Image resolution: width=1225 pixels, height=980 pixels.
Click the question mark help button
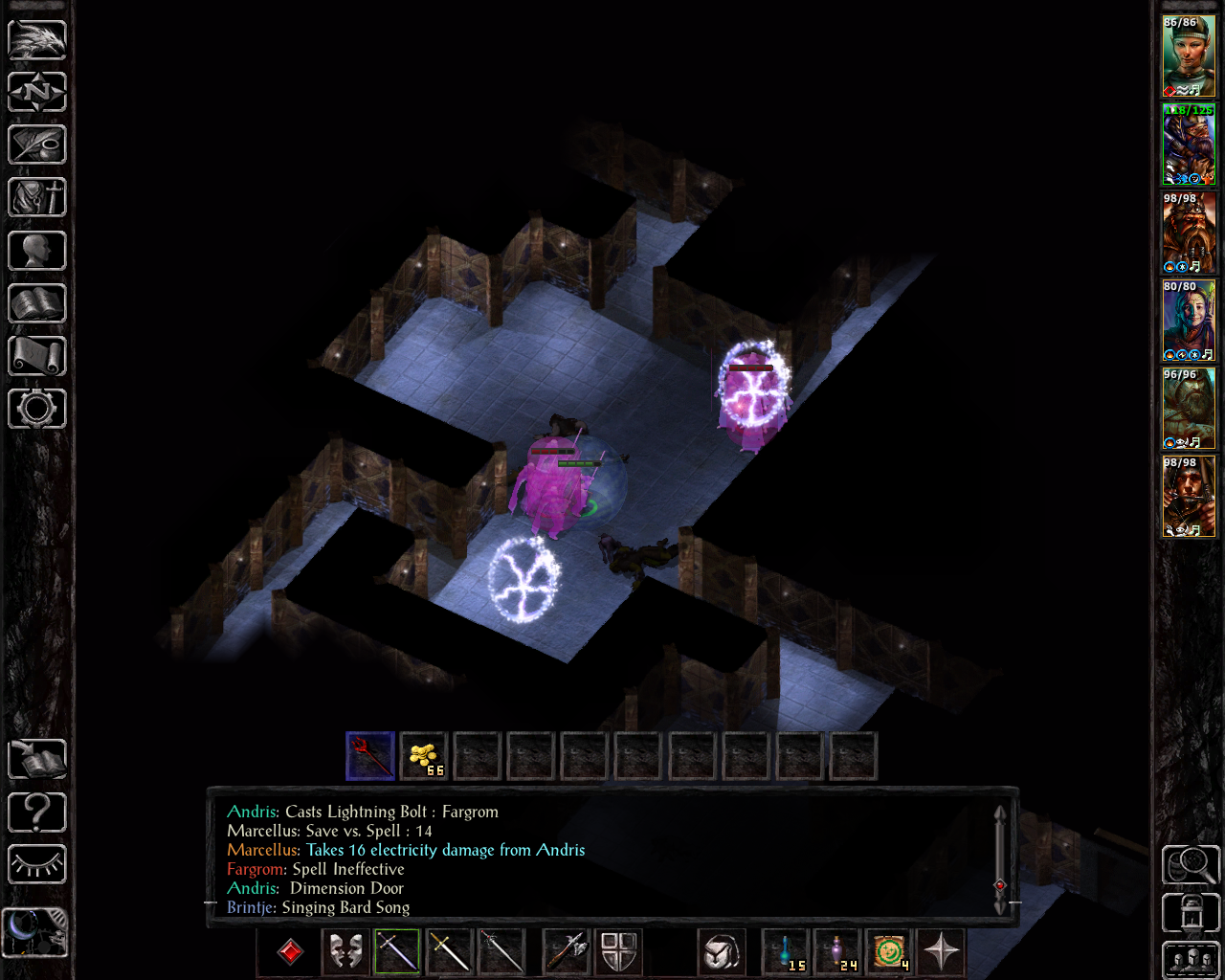pyautogui.click(x=37, y=813)
